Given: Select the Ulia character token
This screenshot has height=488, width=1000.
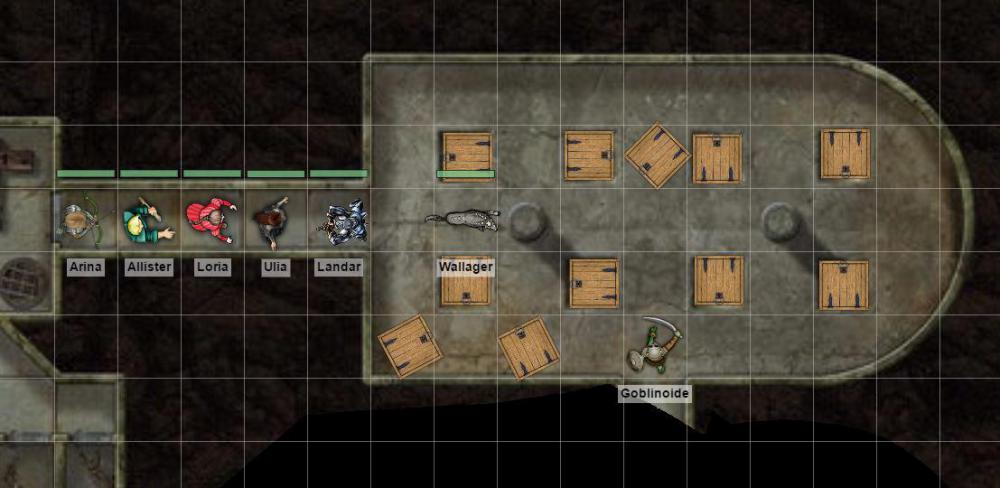Looking at the screenshot, I should coord(273,221).
